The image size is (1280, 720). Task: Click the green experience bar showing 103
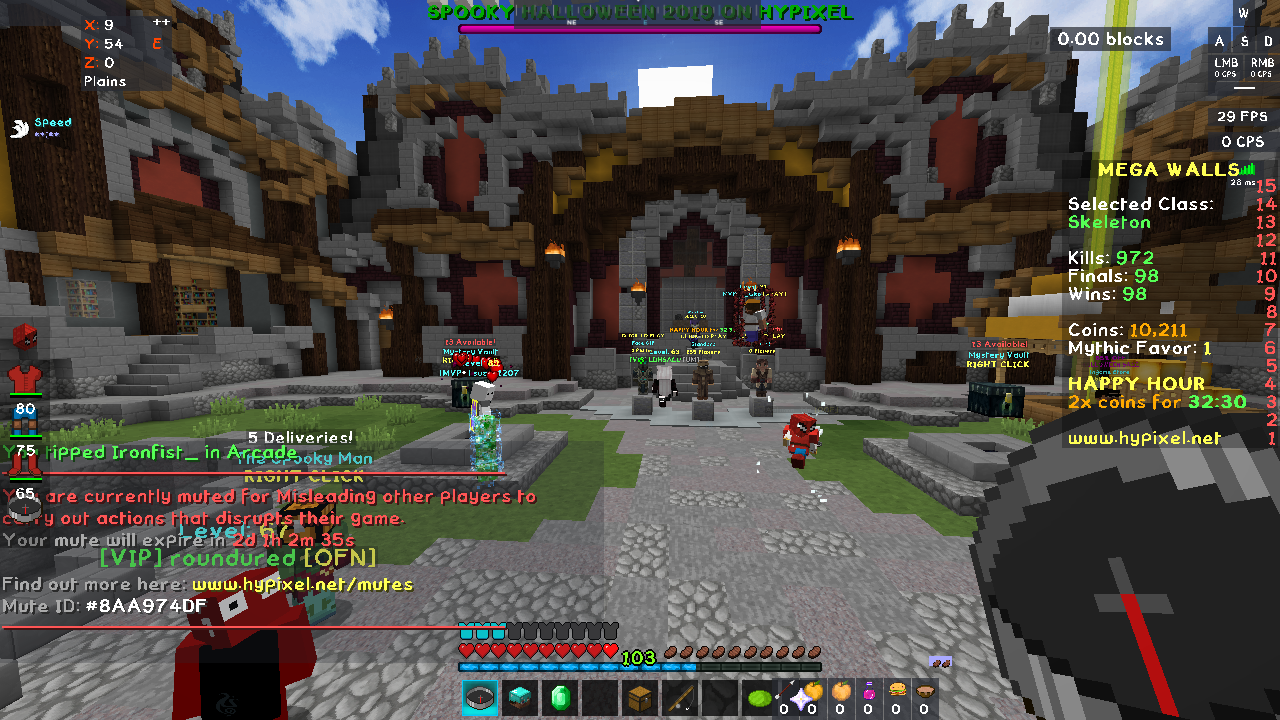pos(639,659)
